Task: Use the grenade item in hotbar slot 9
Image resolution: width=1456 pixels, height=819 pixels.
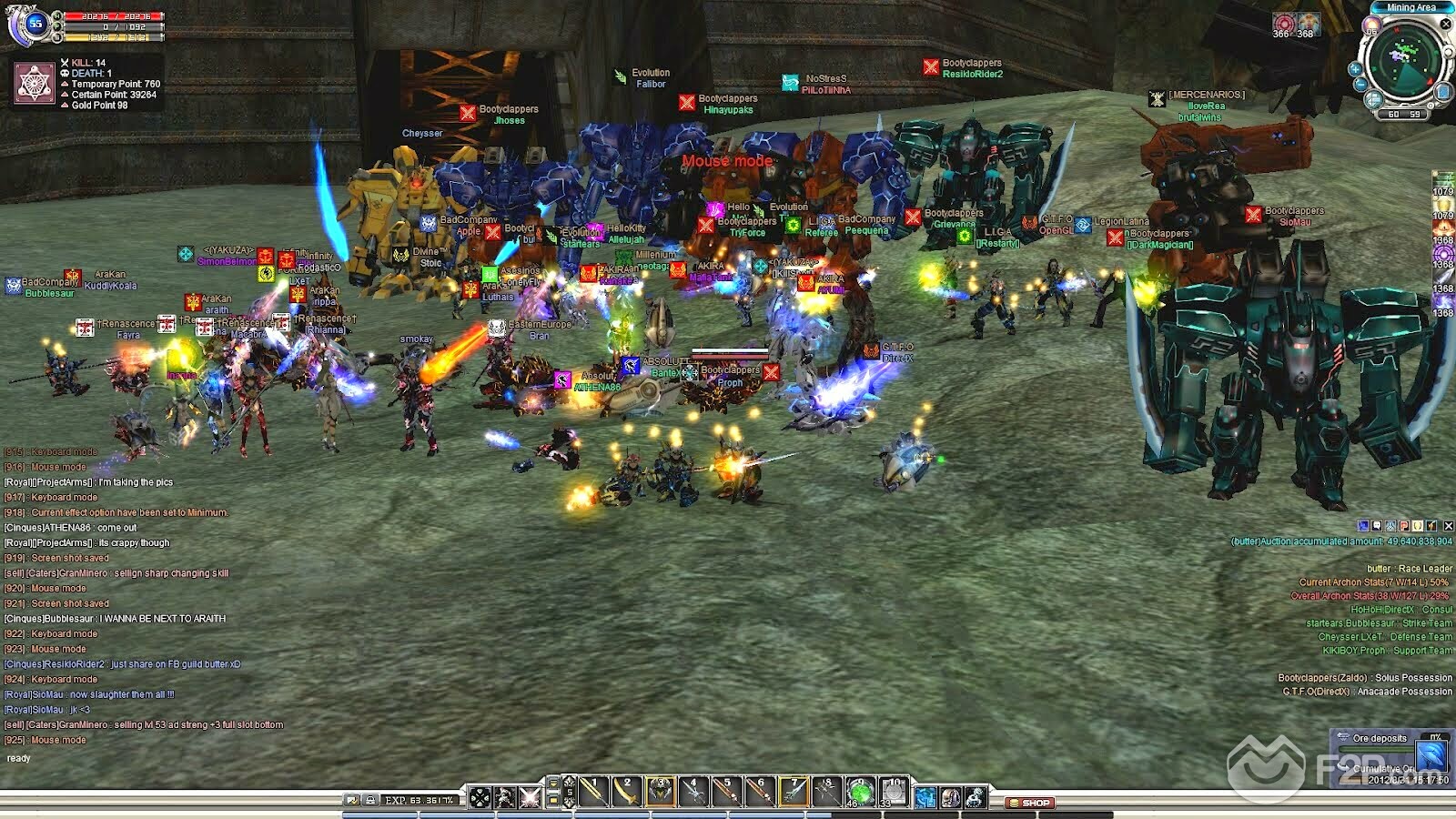Action: pyautogui.click(x=860, y=792)
